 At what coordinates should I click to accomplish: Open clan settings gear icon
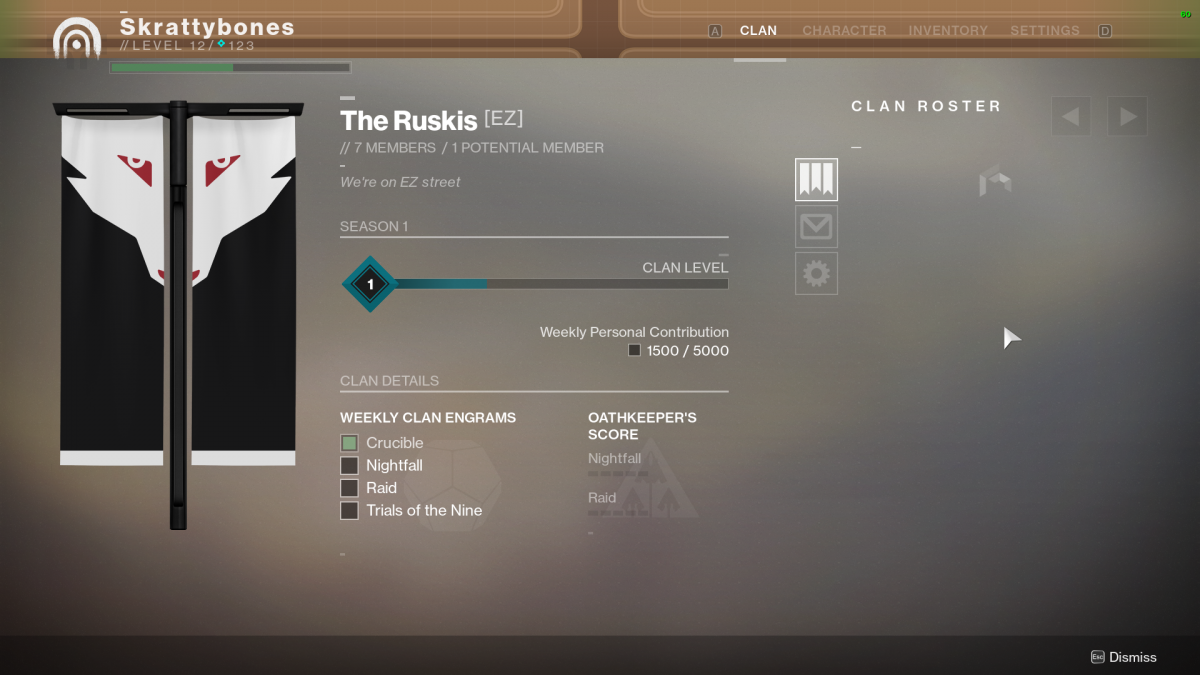click(x=816, y=273)
